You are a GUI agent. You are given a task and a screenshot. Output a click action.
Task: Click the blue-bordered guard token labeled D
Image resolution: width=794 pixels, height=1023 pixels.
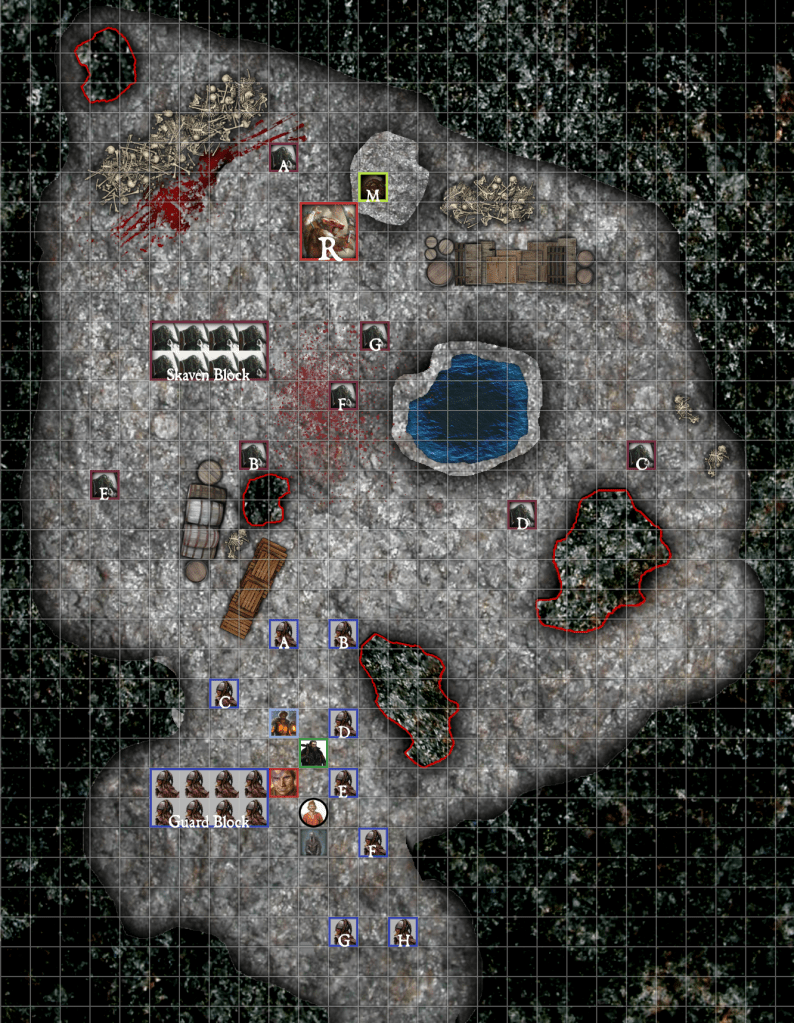point(344,724)
